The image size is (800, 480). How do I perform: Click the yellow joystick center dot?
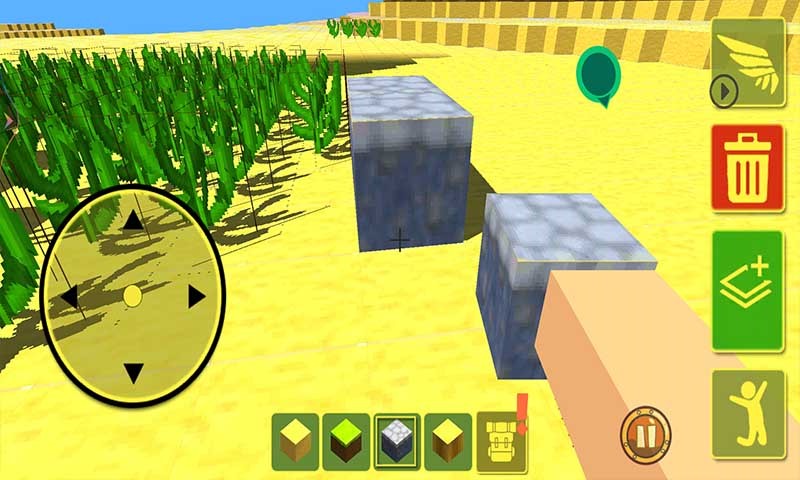click(x=132, y=296)
